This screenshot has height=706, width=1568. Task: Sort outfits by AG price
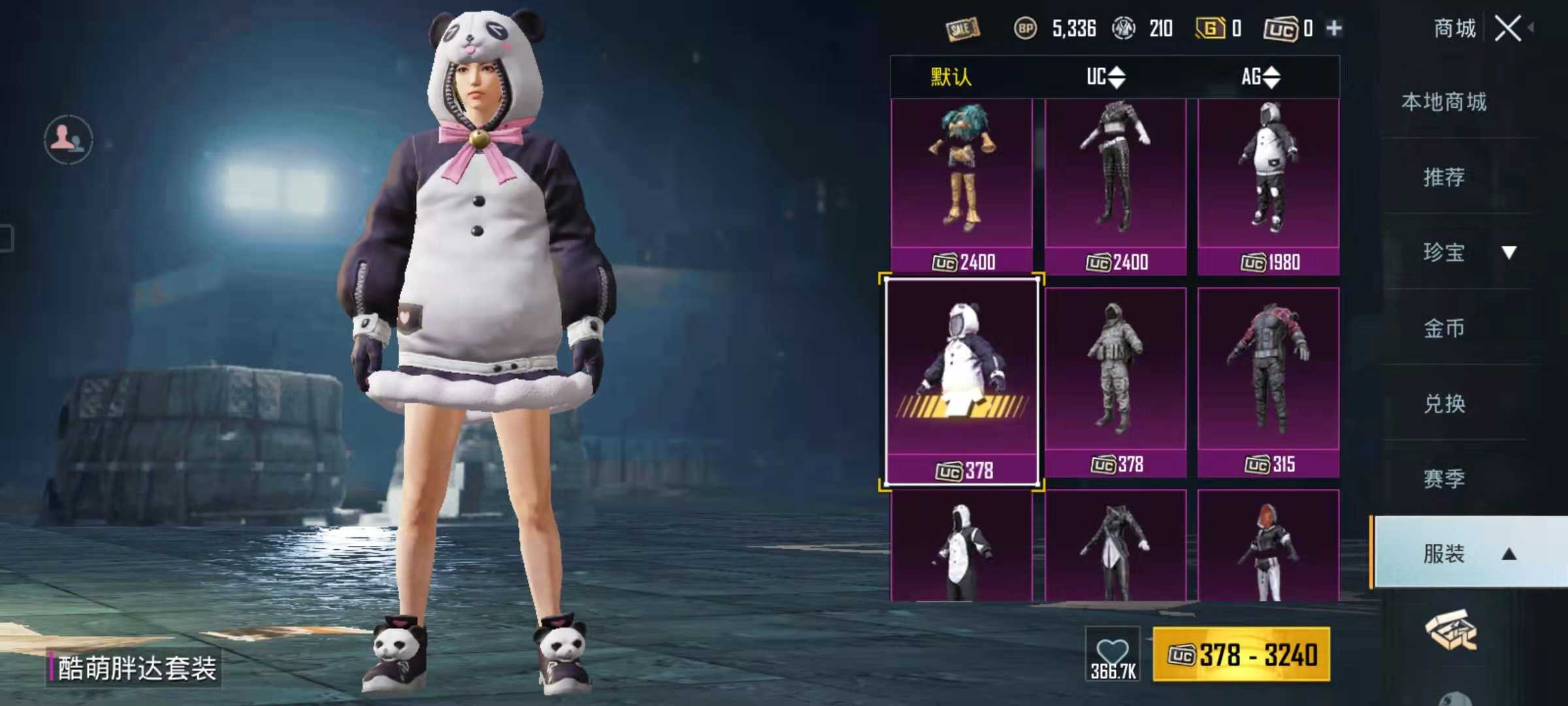1260,77
